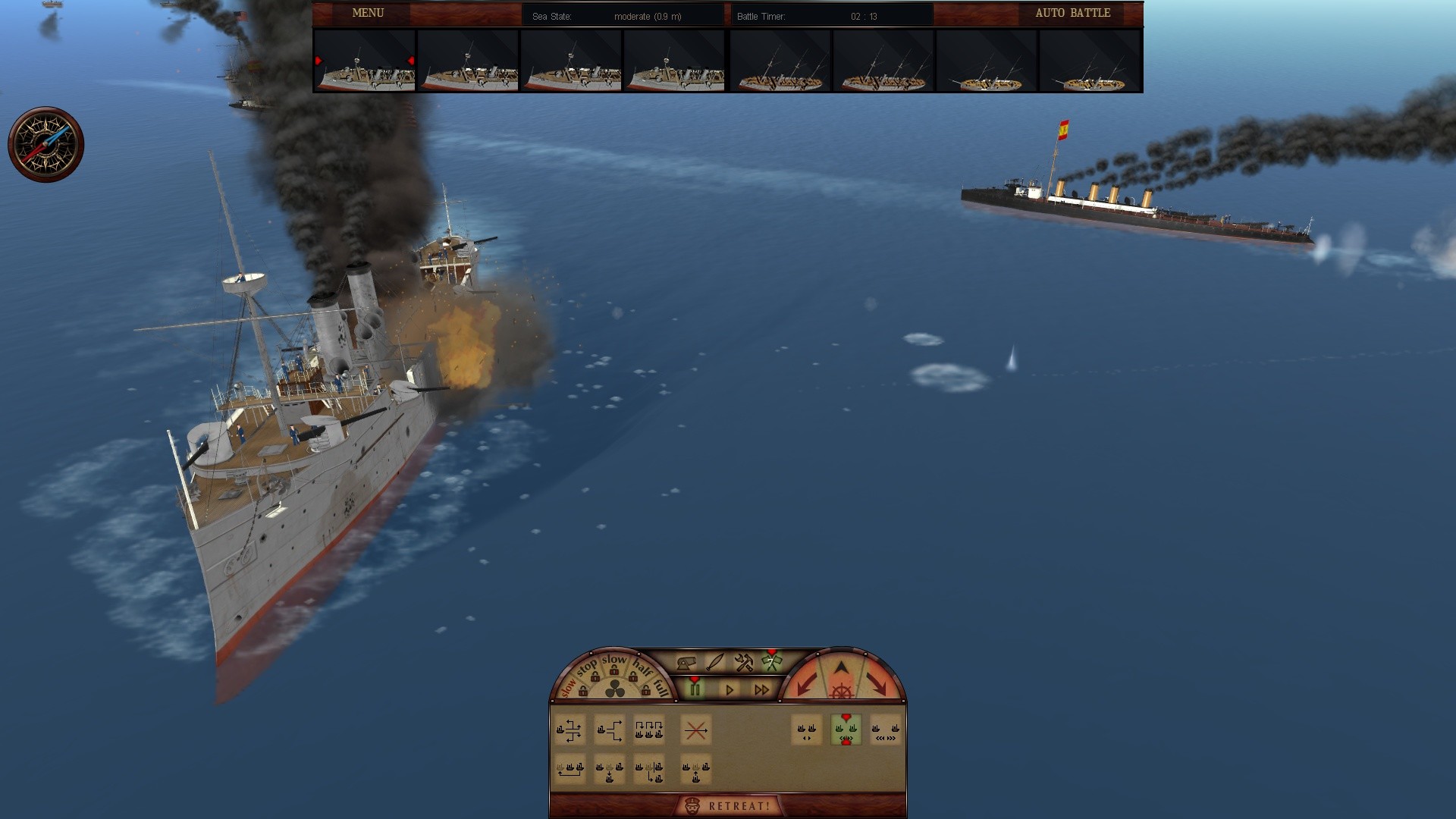Click the right red arrow on first ship thumbnail
This screenshot has height=819, width=1456.
point(412,61)
